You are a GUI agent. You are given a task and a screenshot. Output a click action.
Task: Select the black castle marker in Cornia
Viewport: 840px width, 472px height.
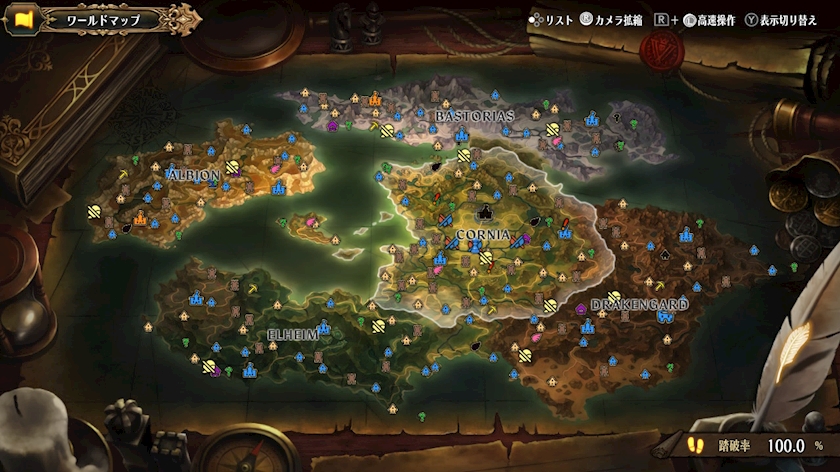pyautogui.click(x=487, y=212)
